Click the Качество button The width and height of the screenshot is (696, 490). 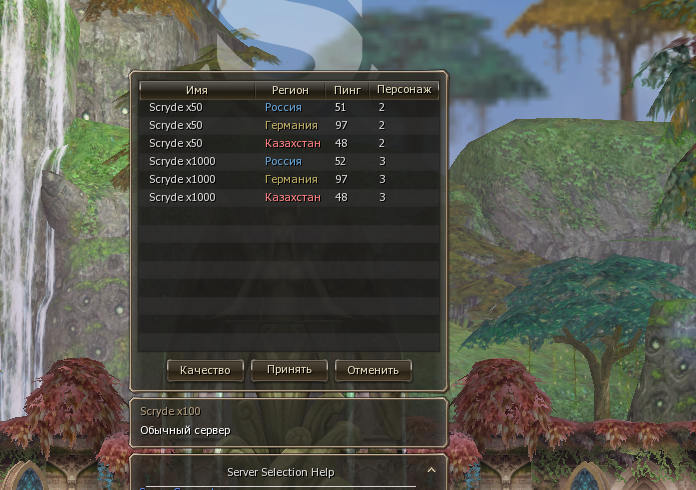(x=205, y=370)
